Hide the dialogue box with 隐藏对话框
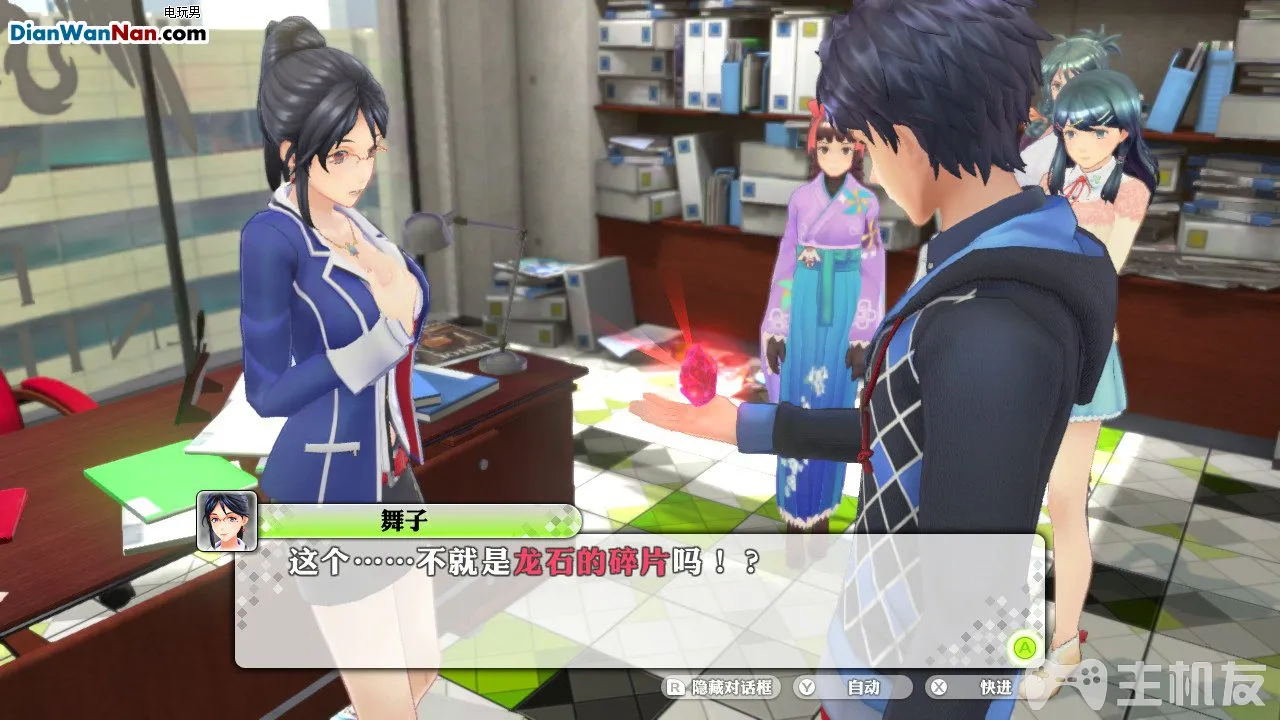Viewport: 1280px width, 720px height. point(722,687)
